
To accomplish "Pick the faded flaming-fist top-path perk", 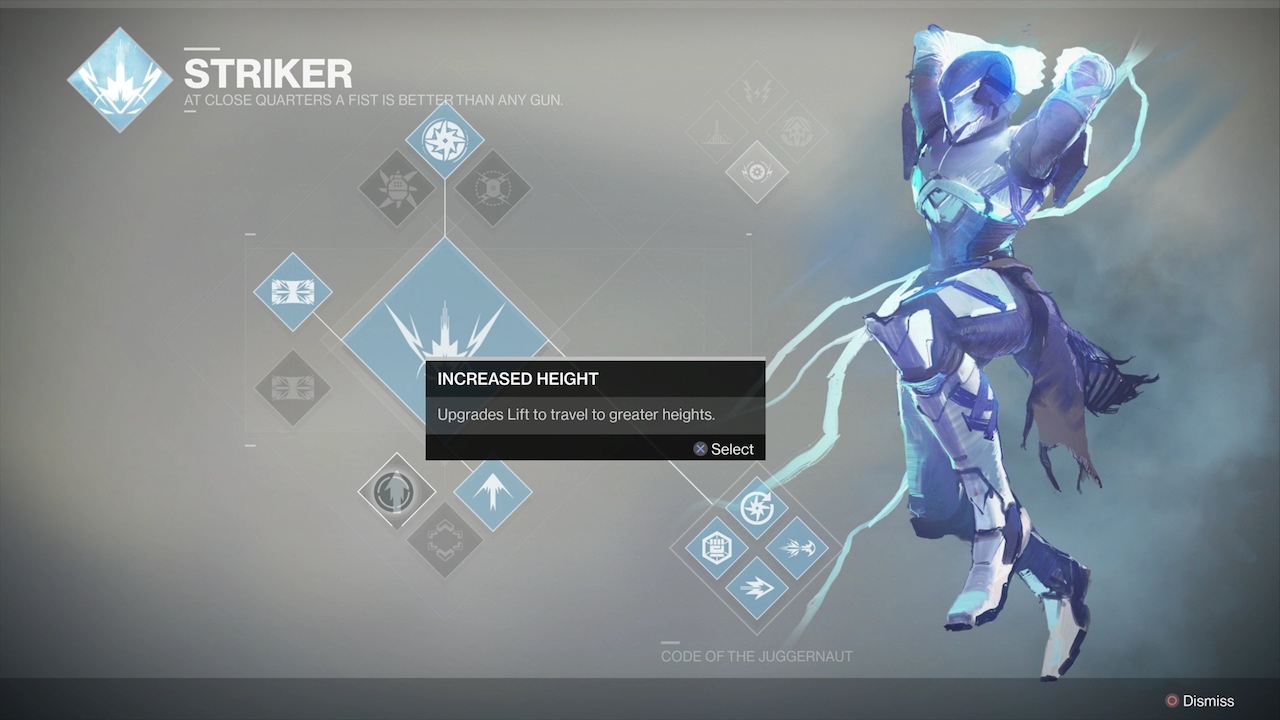I will point(797,132).
